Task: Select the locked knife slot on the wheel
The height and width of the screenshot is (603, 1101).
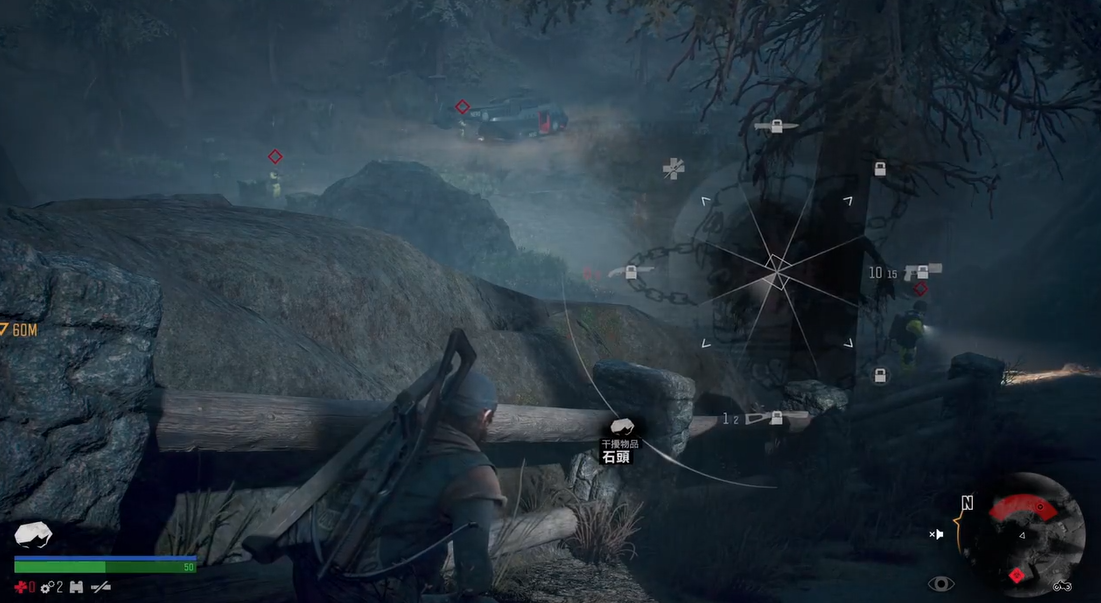Action: (x=775, y=126)
